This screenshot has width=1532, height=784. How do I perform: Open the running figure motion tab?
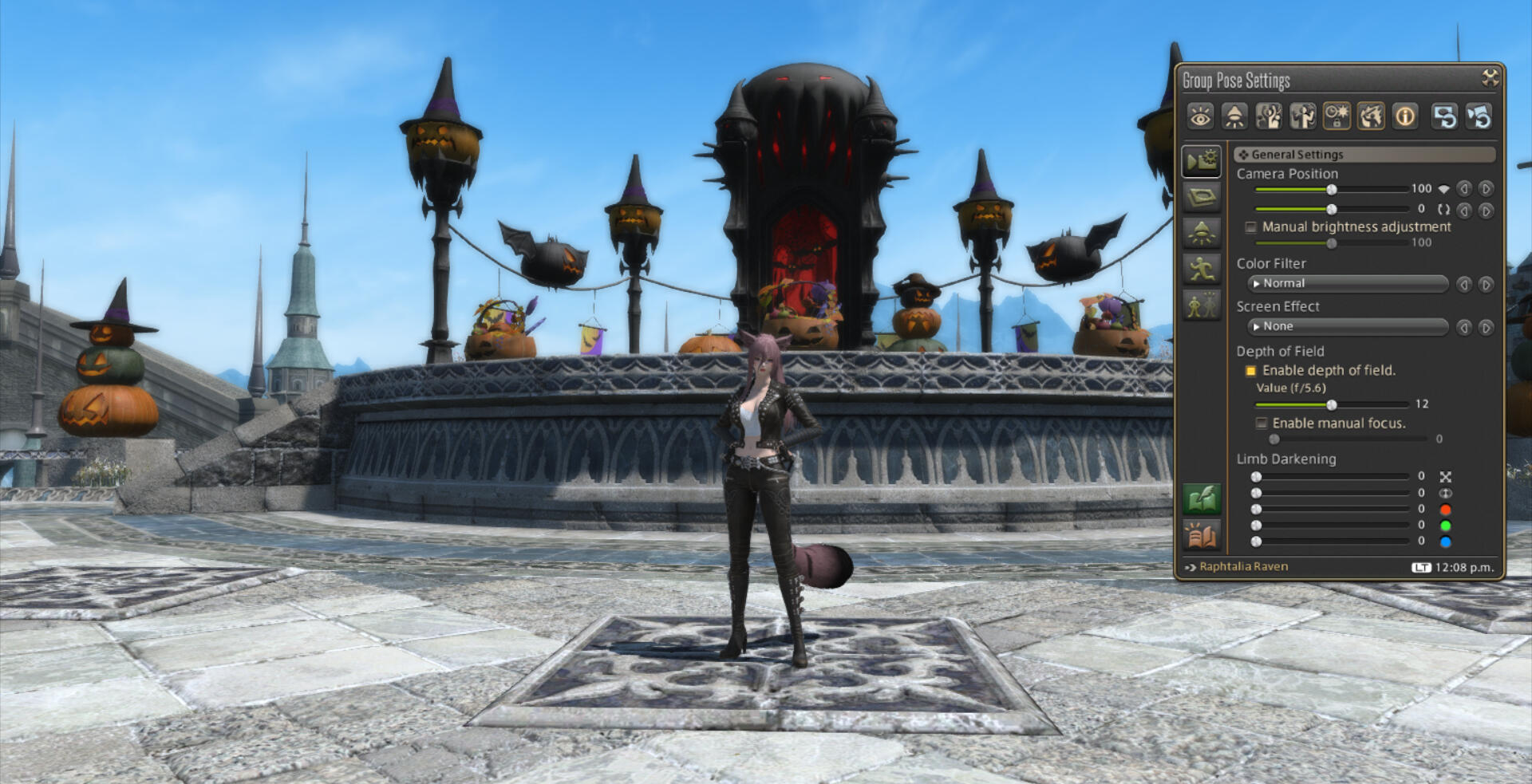tap(1201, 269)
